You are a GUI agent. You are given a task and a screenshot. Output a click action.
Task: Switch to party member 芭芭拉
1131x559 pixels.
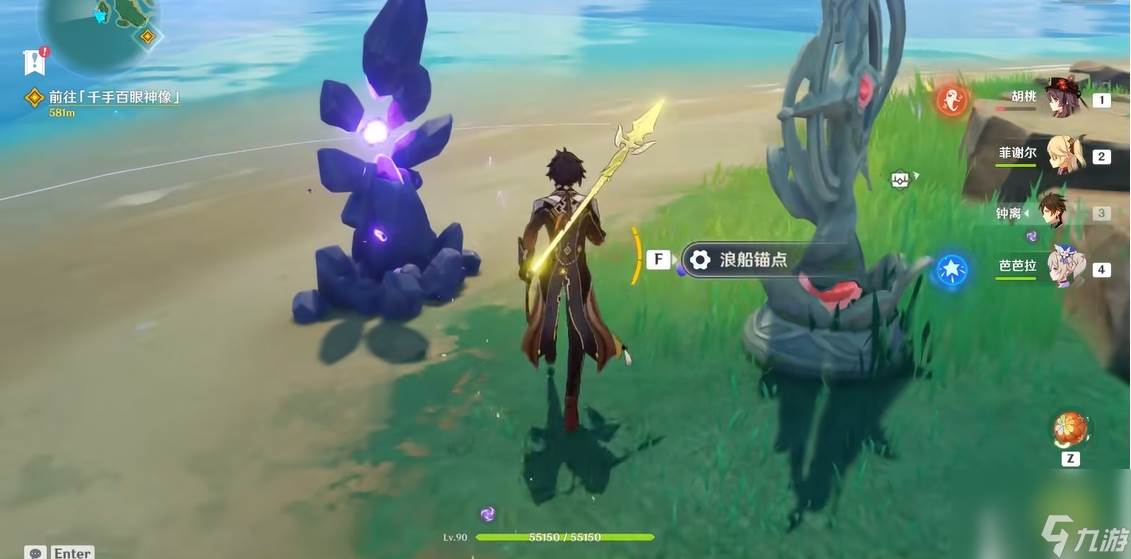[x=1064, y=268]
